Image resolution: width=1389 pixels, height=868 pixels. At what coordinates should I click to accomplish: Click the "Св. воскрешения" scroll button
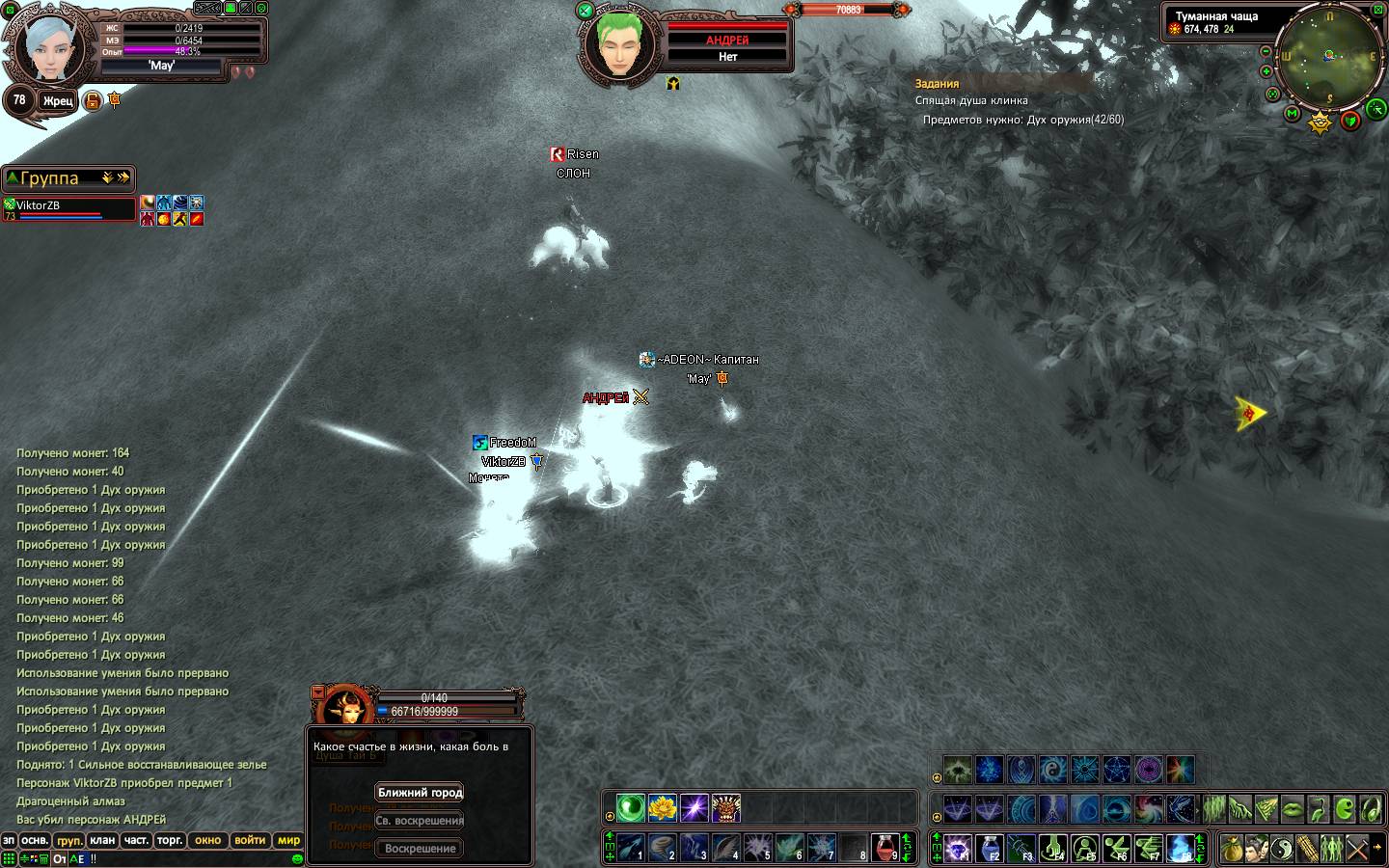(x=420, y=821)
